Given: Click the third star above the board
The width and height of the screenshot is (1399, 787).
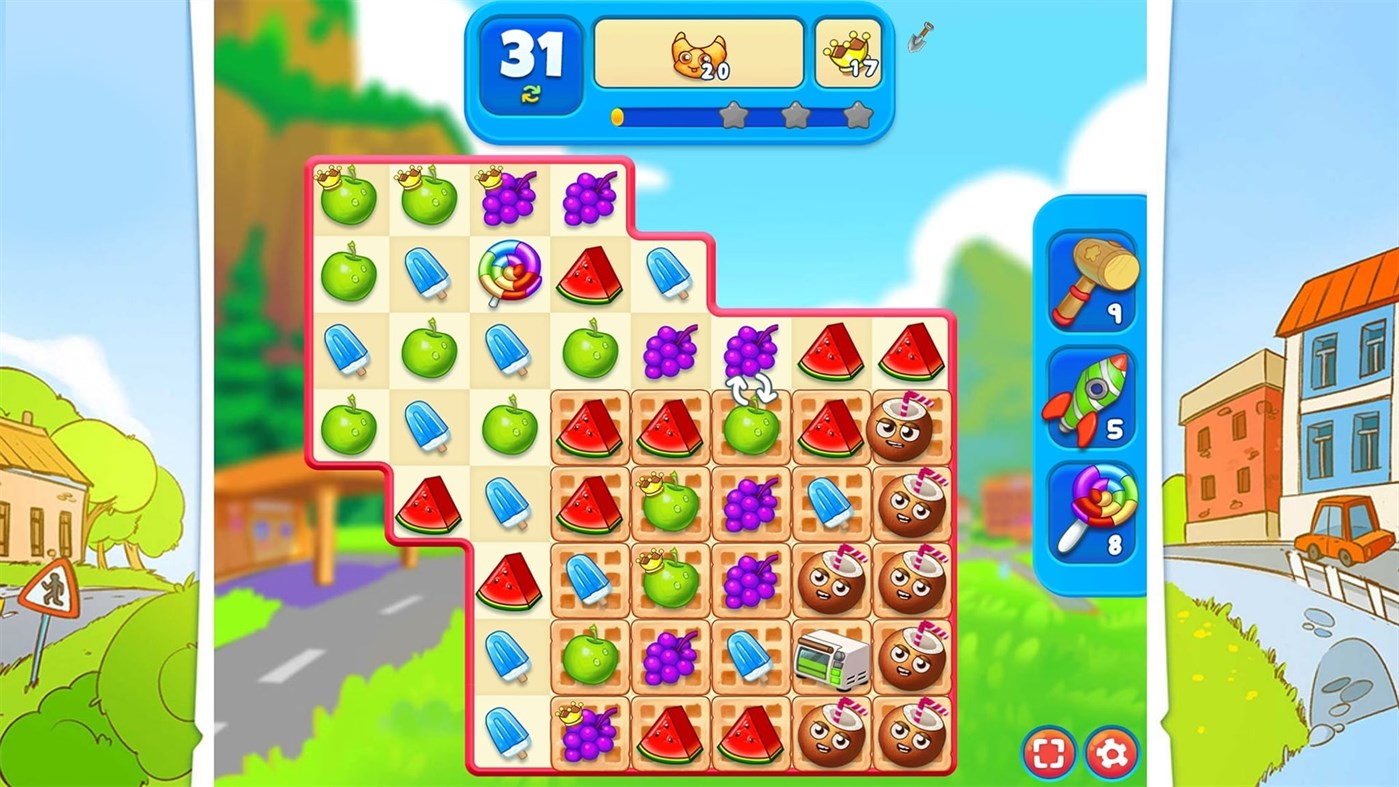Looking at the screenshot, I should click(857, 116).
